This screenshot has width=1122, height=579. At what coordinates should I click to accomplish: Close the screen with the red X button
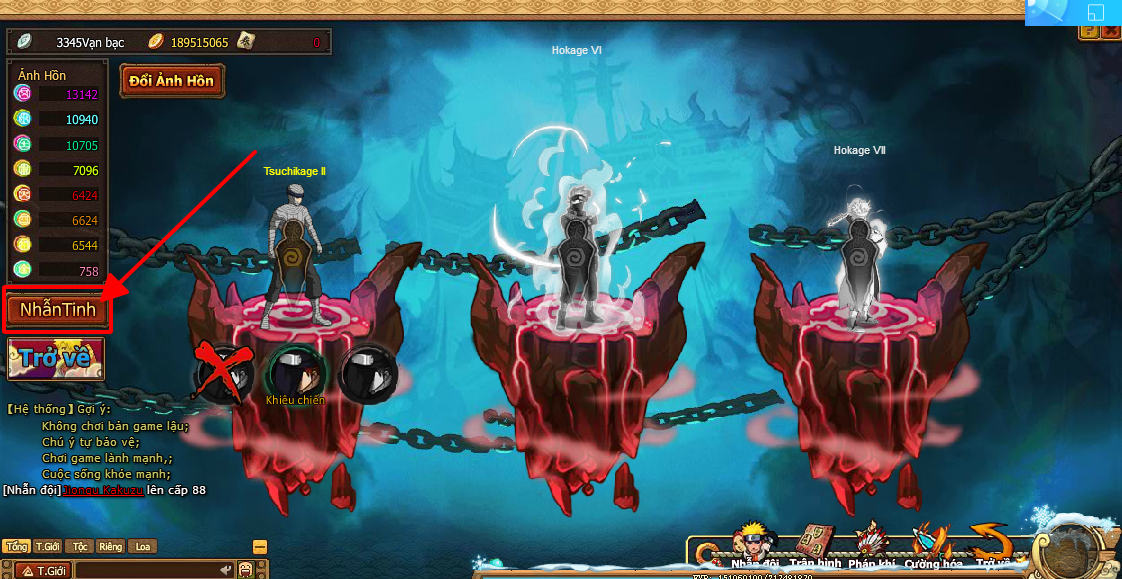click(1112, 32)
